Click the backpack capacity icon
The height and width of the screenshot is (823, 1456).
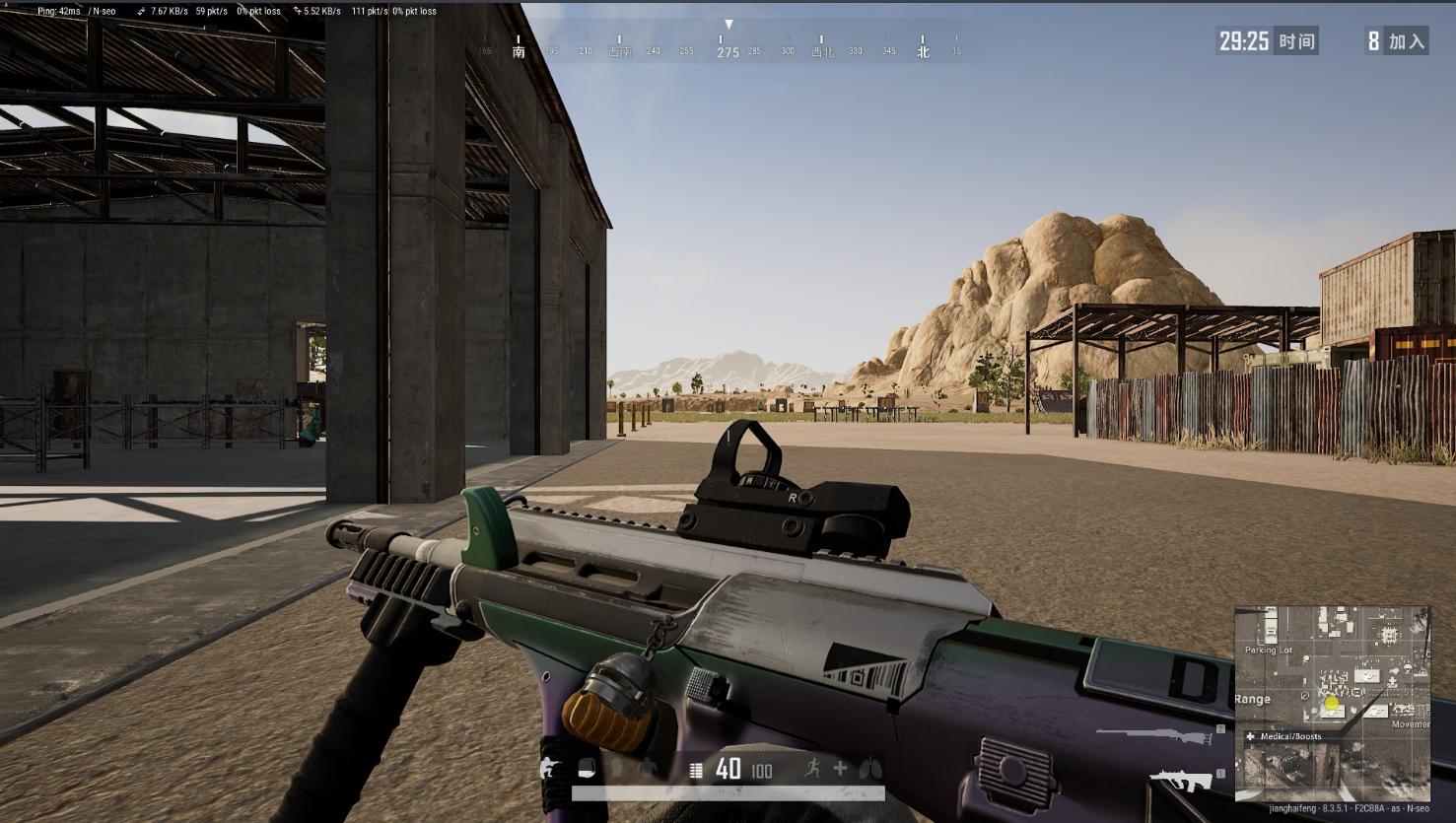587,769
